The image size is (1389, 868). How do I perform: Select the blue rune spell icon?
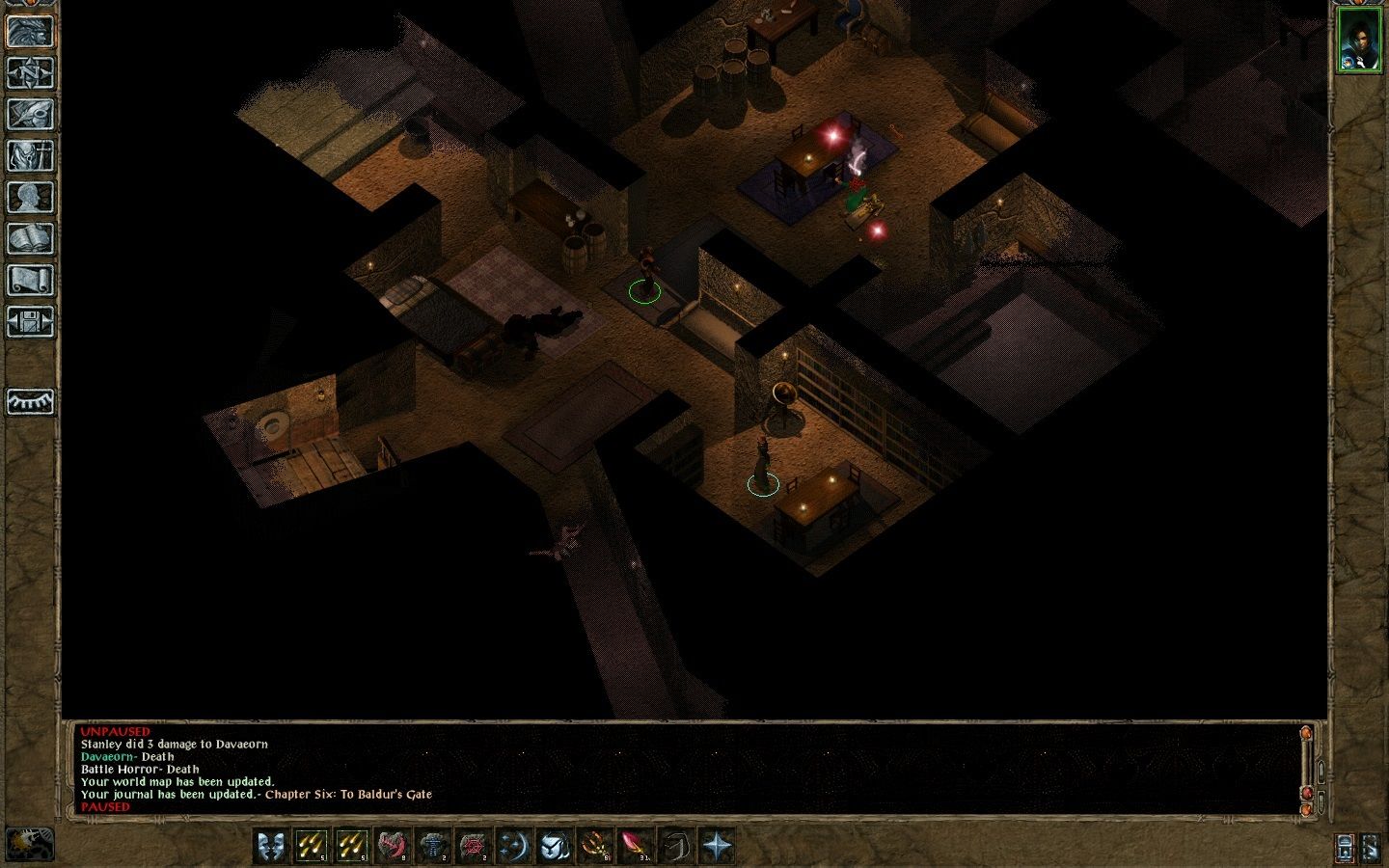coord(433,846)
